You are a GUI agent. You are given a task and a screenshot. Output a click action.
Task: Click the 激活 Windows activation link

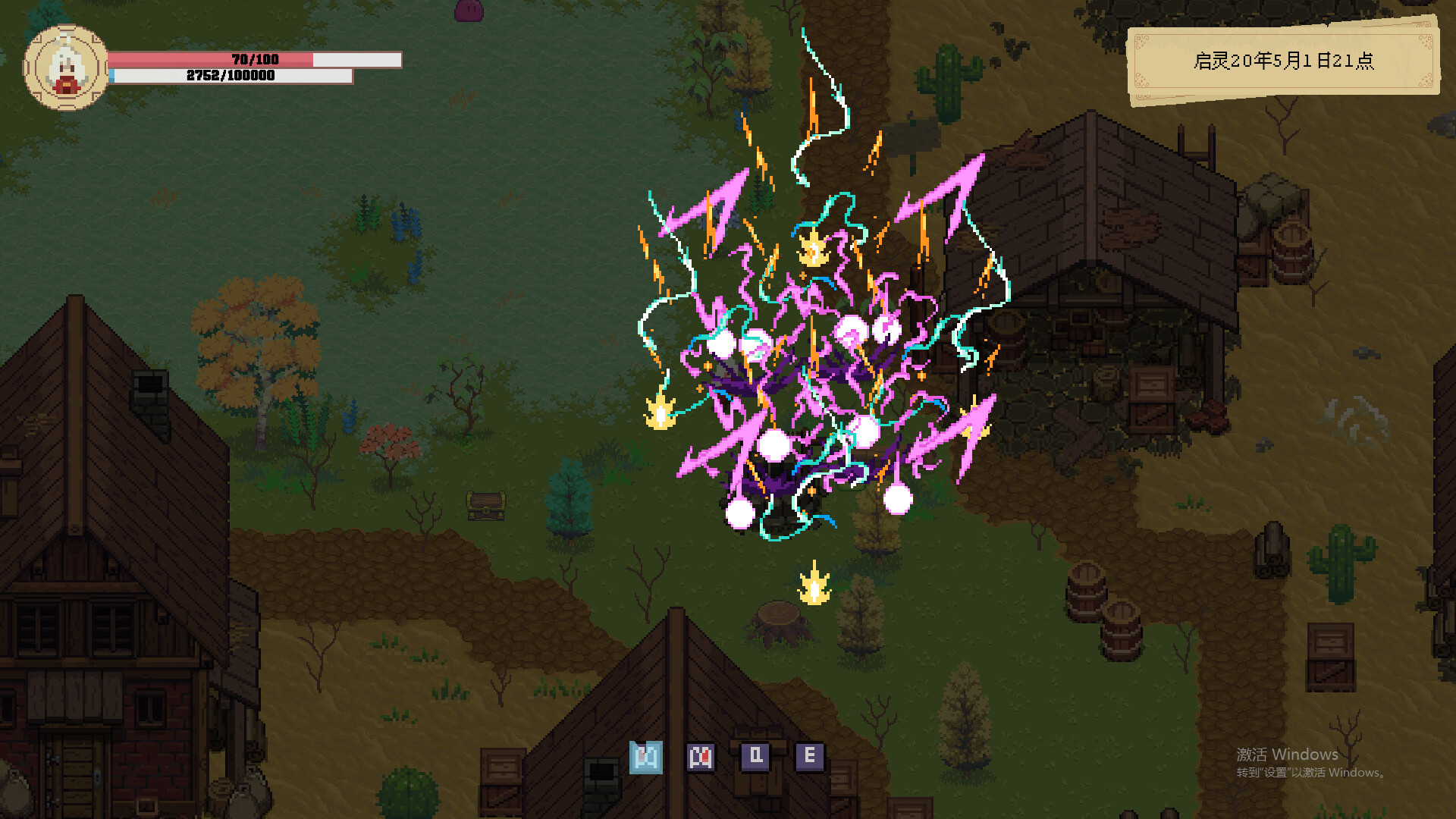point(1287,755)
